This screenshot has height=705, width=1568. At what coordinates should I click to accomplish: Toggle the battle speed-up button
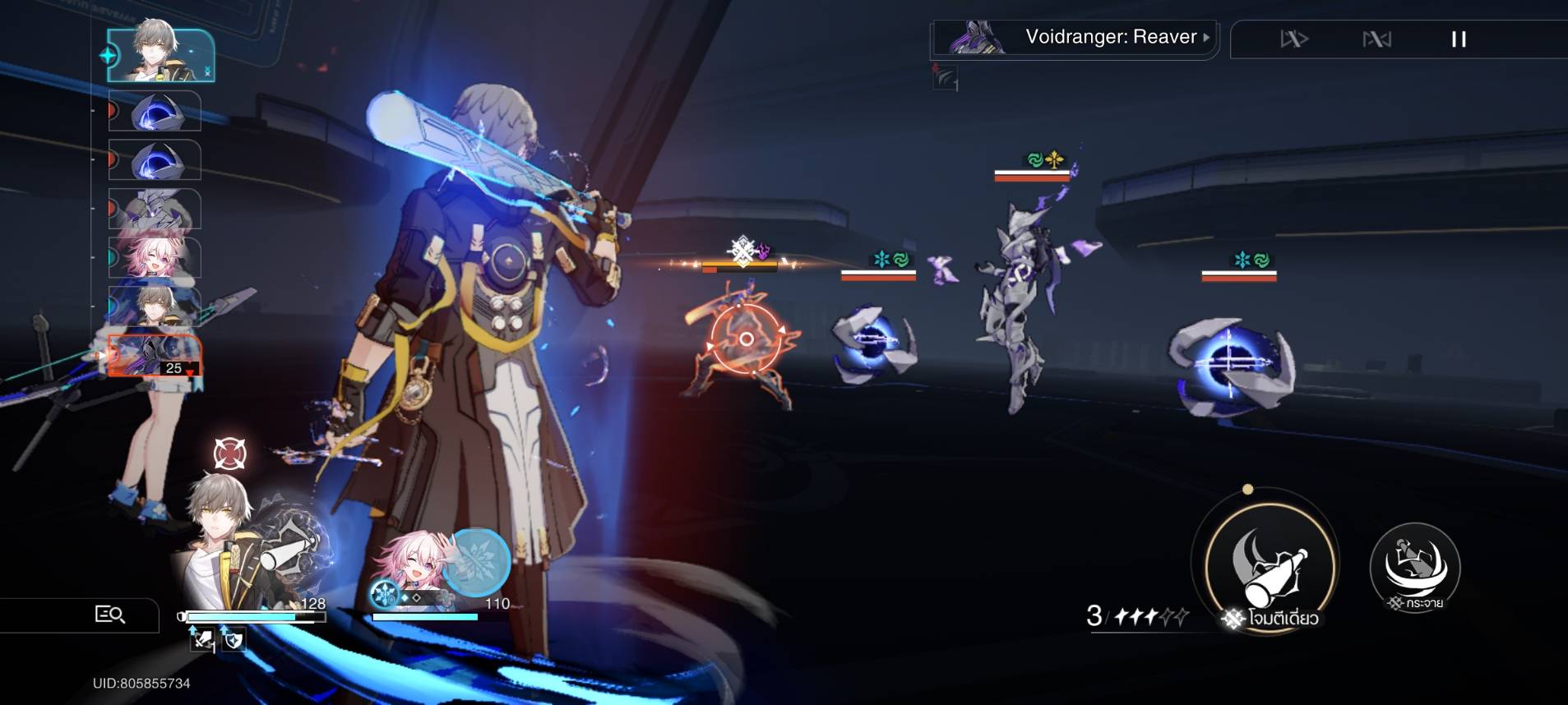[x=1293, y=39]
